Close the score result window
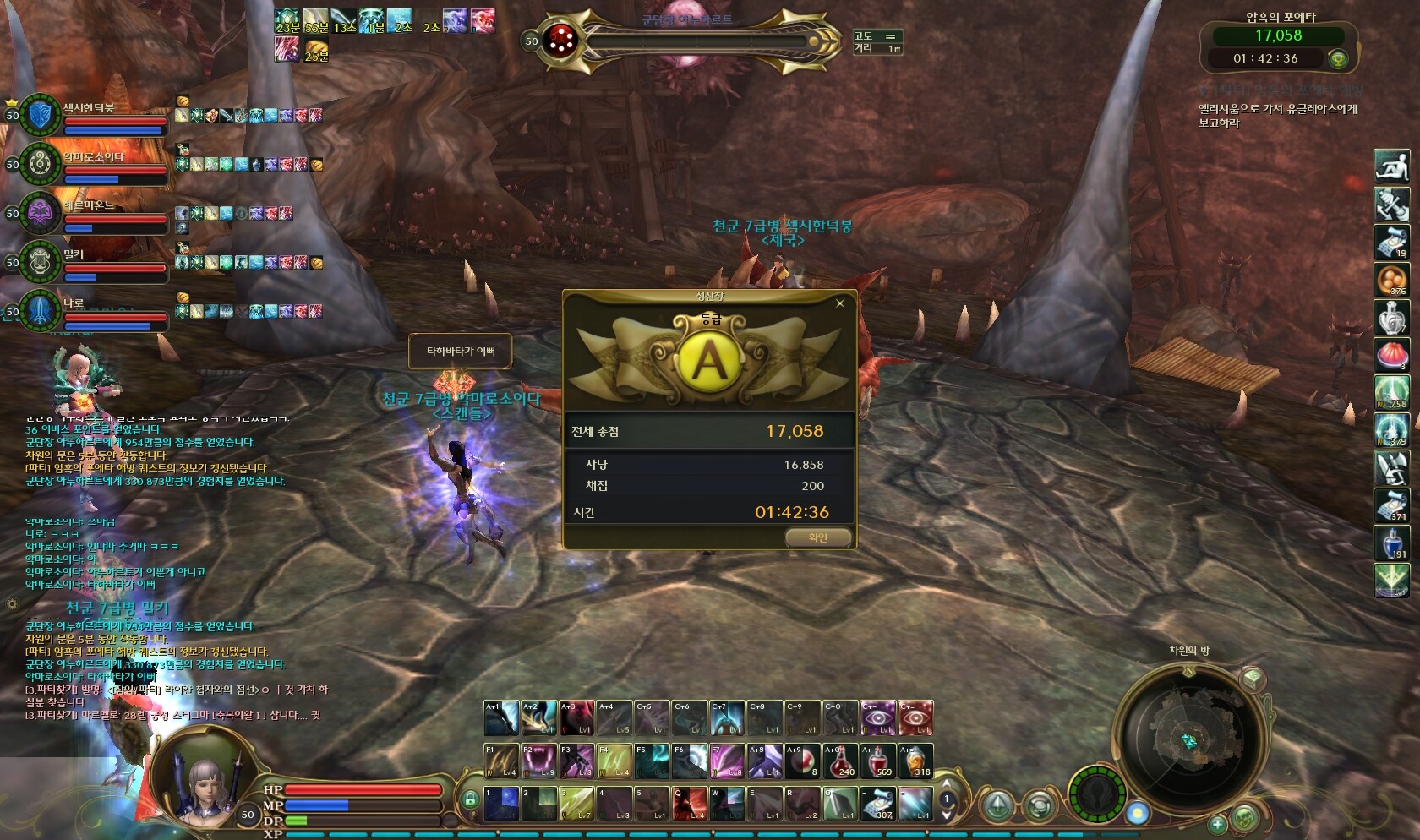 [x=840, y=303]
